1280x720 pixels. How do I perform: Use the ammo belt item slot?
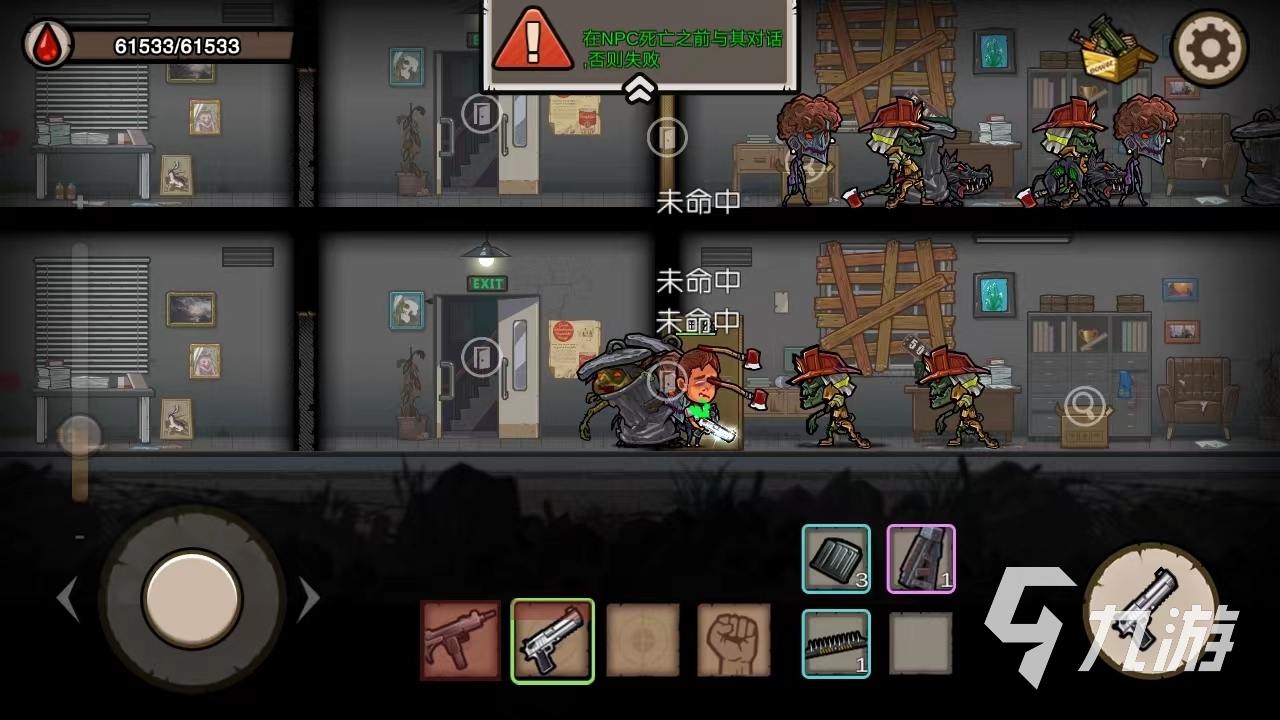click(836, 643)
